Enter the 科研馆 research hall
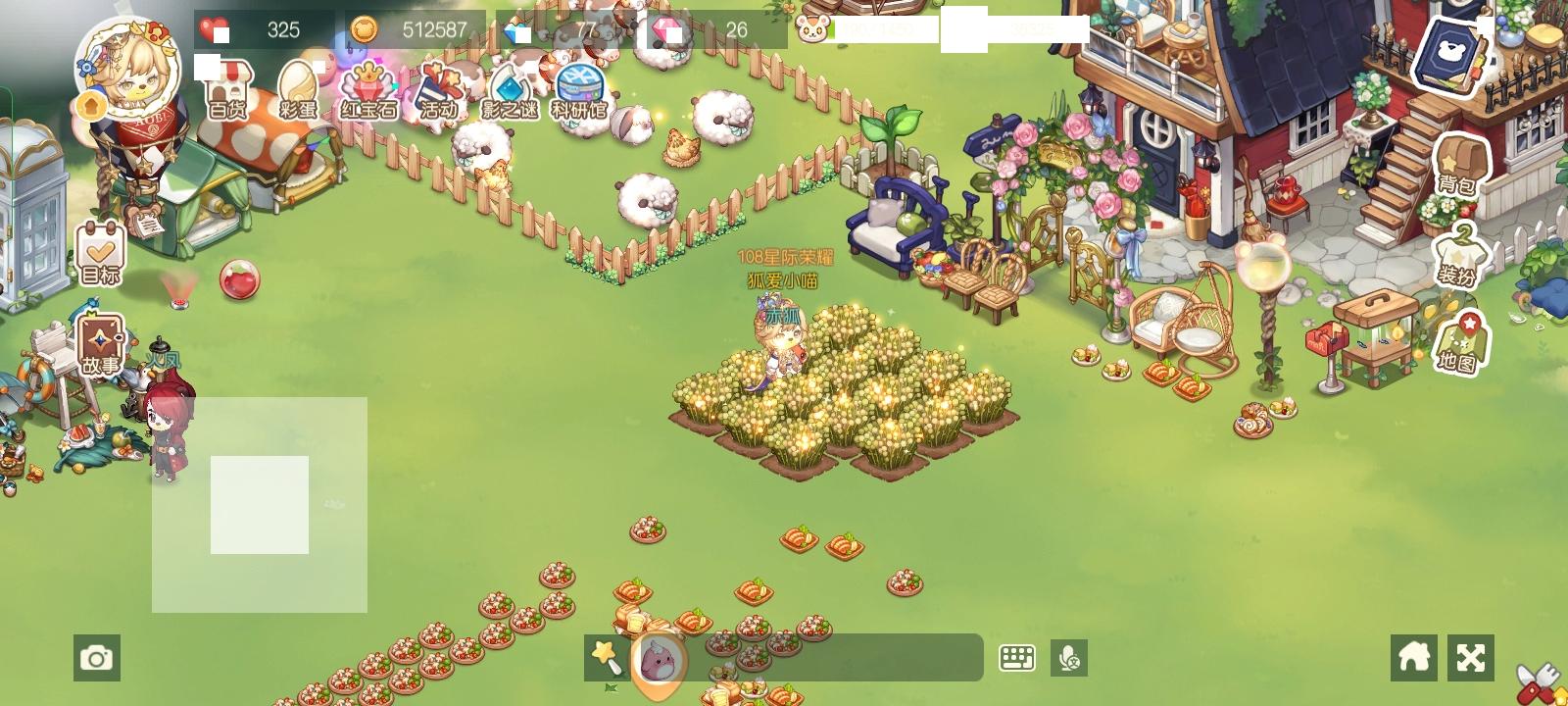 (578, 88)
